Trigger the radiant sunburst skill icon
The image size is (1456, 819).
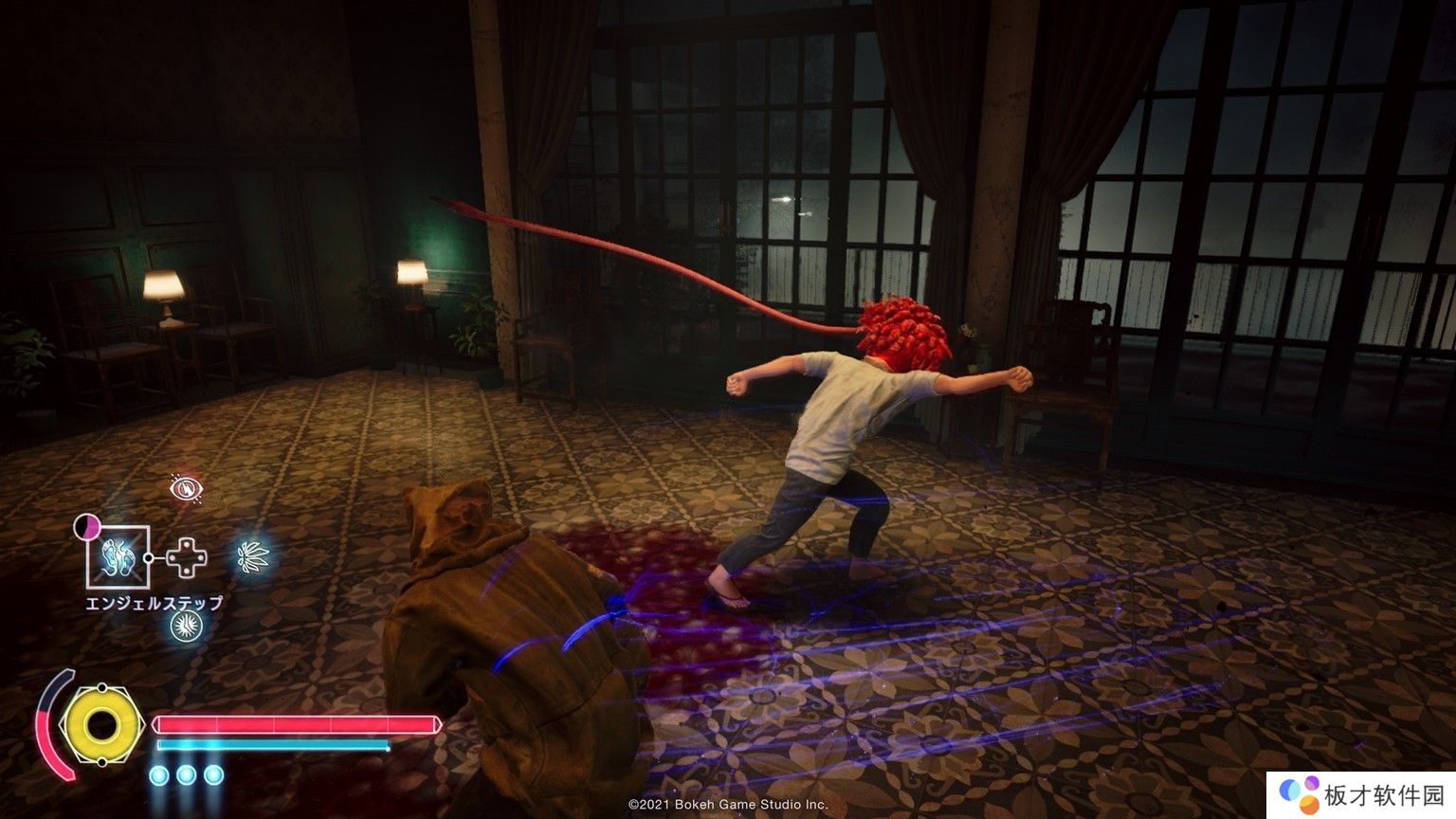tap(186, 625)
